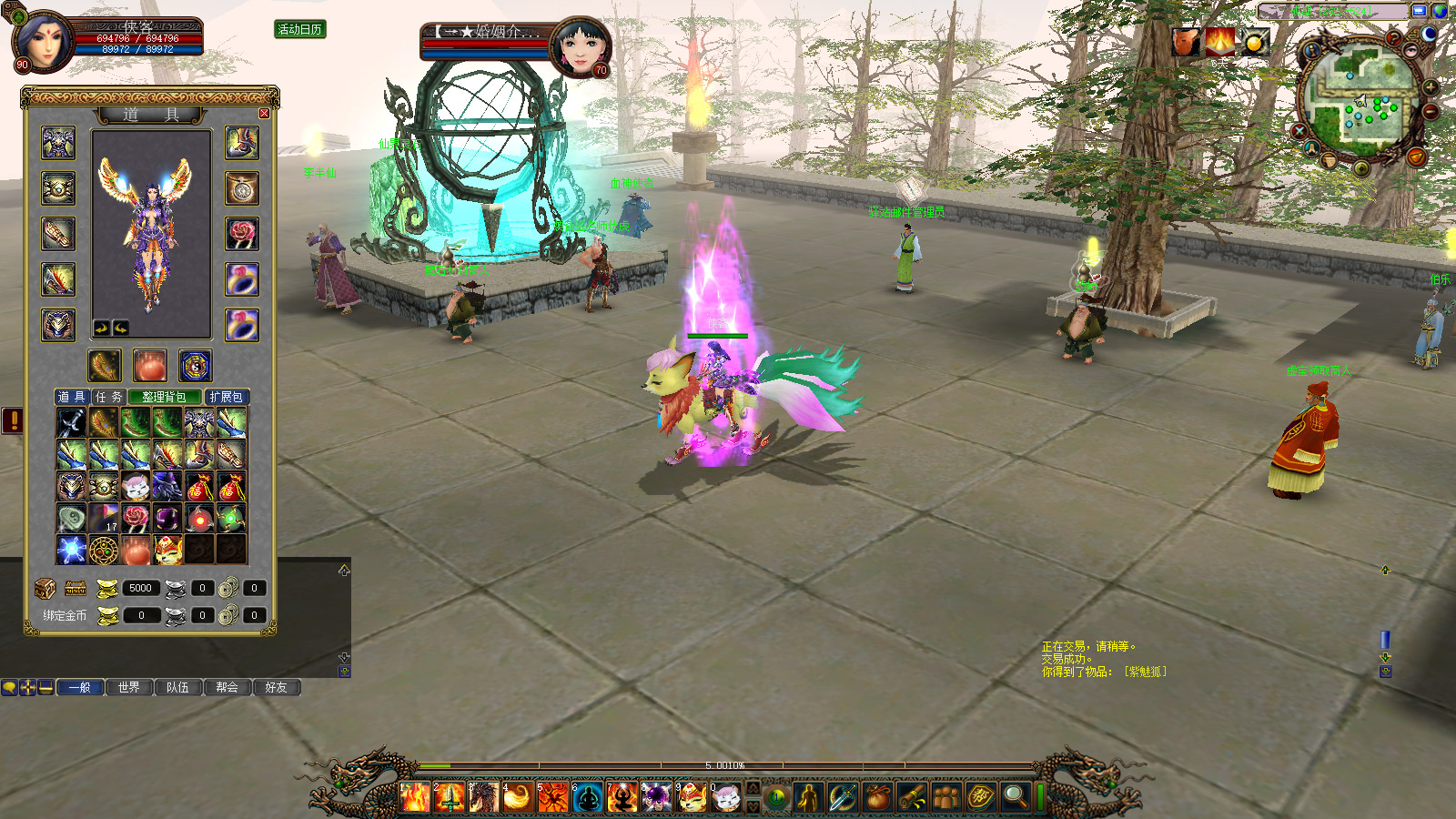Click the yin-yang talisman equipment slot

click(x=196, y=366)
